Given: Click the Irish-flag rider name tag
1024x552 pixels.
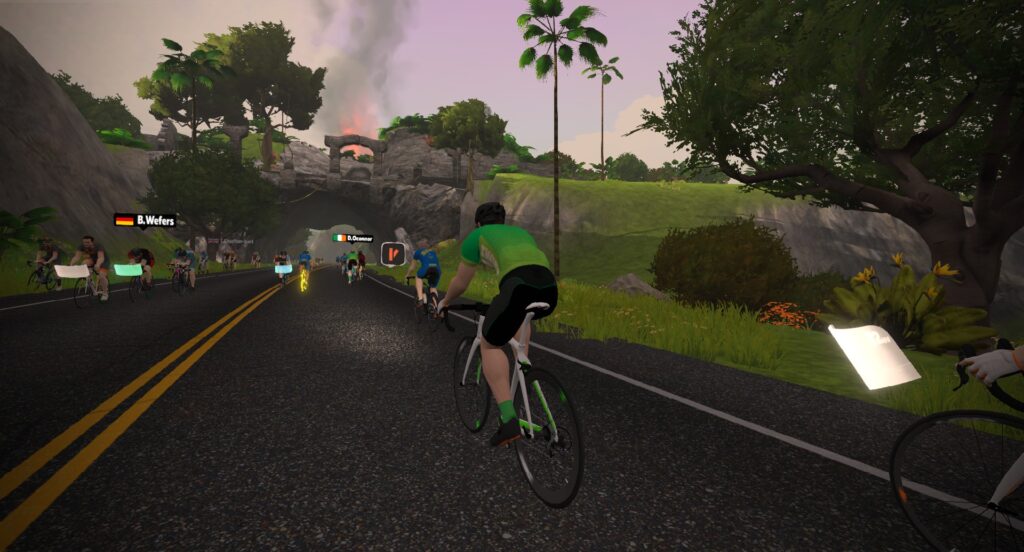Looking at the screenshot, I should click(353, 238).
